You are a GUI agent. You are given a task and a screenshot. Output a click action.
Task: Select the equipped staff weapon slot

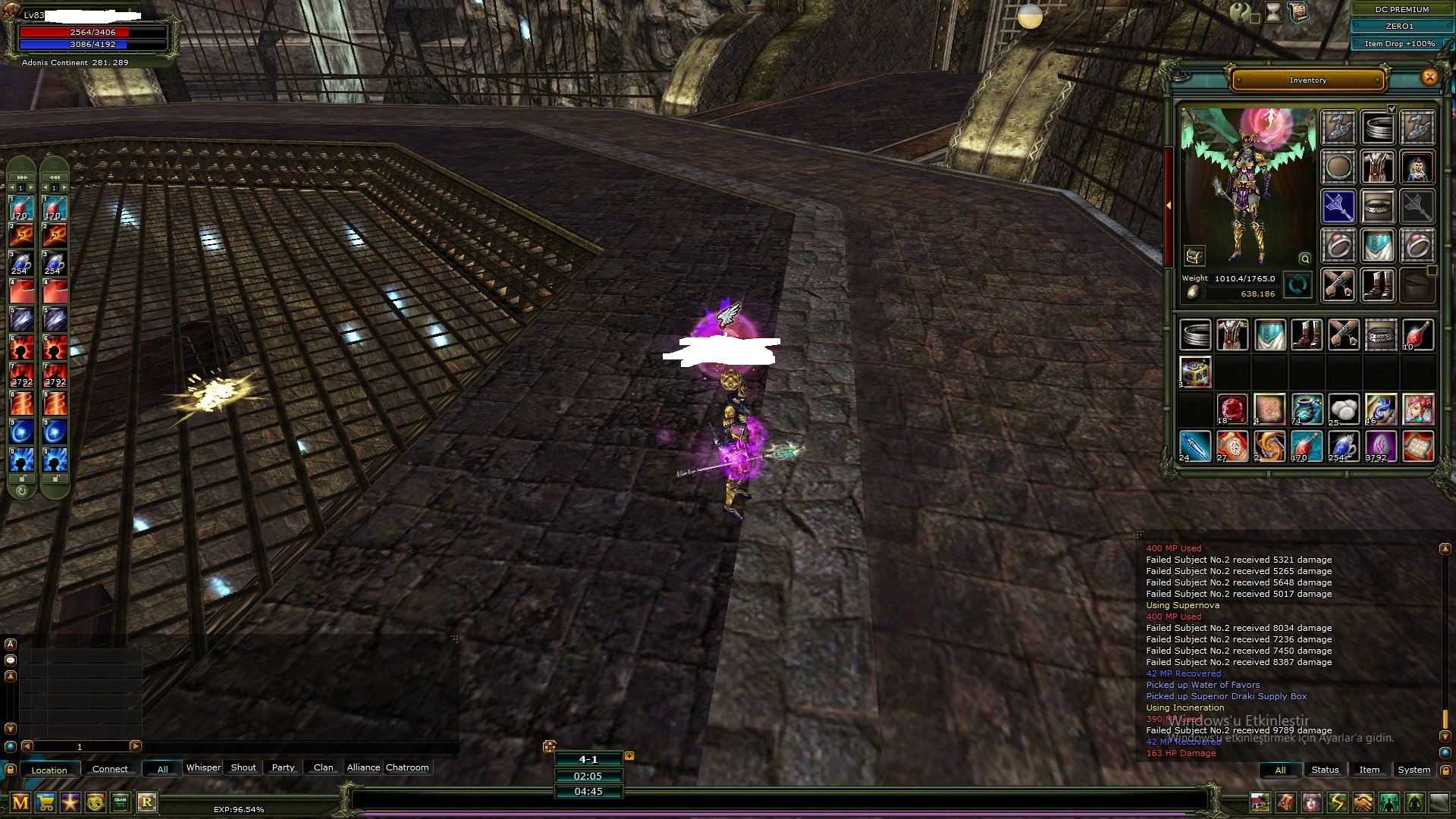(x=1338, y=206)
